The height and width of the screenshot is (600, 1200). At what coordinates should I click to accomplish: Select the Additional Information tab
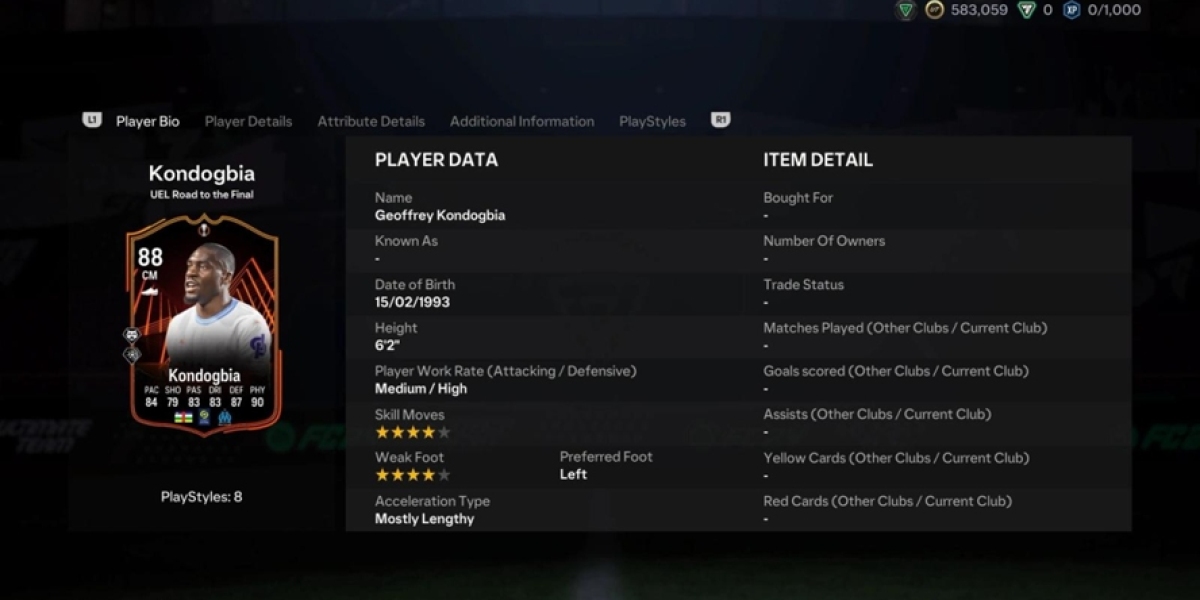521,121
